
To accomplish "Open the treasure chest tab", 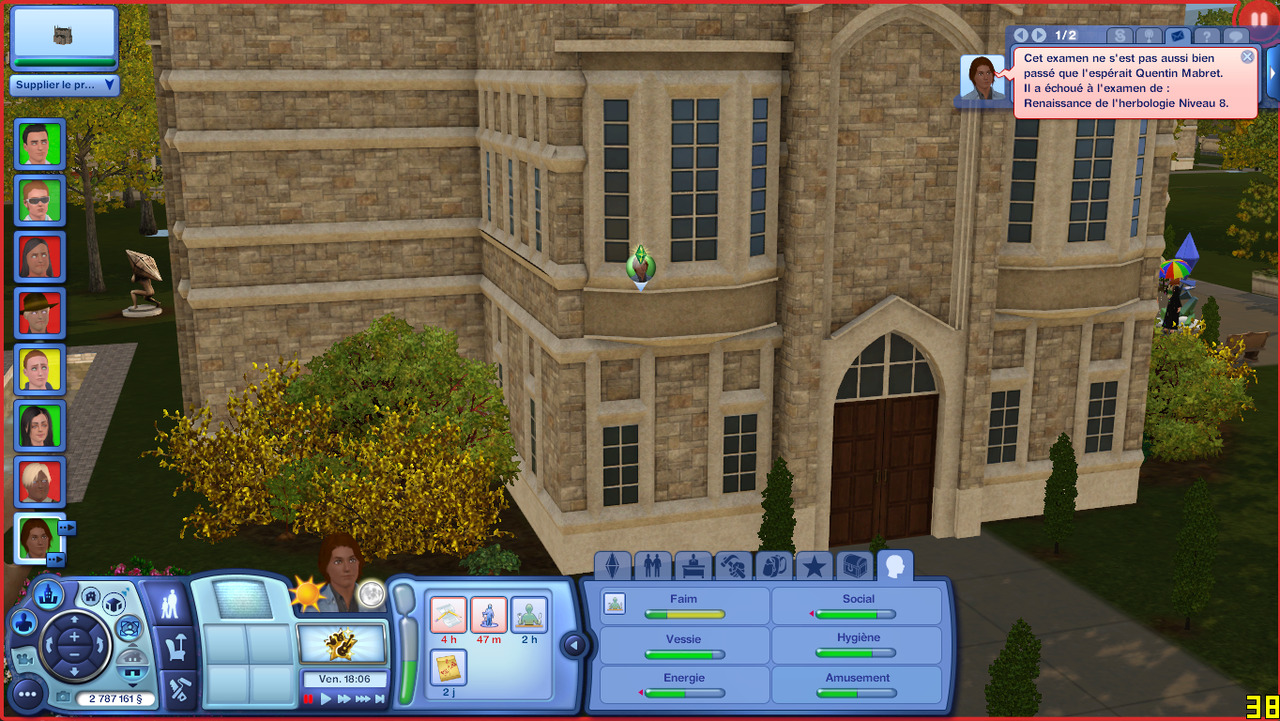I will tap(854, 567).
